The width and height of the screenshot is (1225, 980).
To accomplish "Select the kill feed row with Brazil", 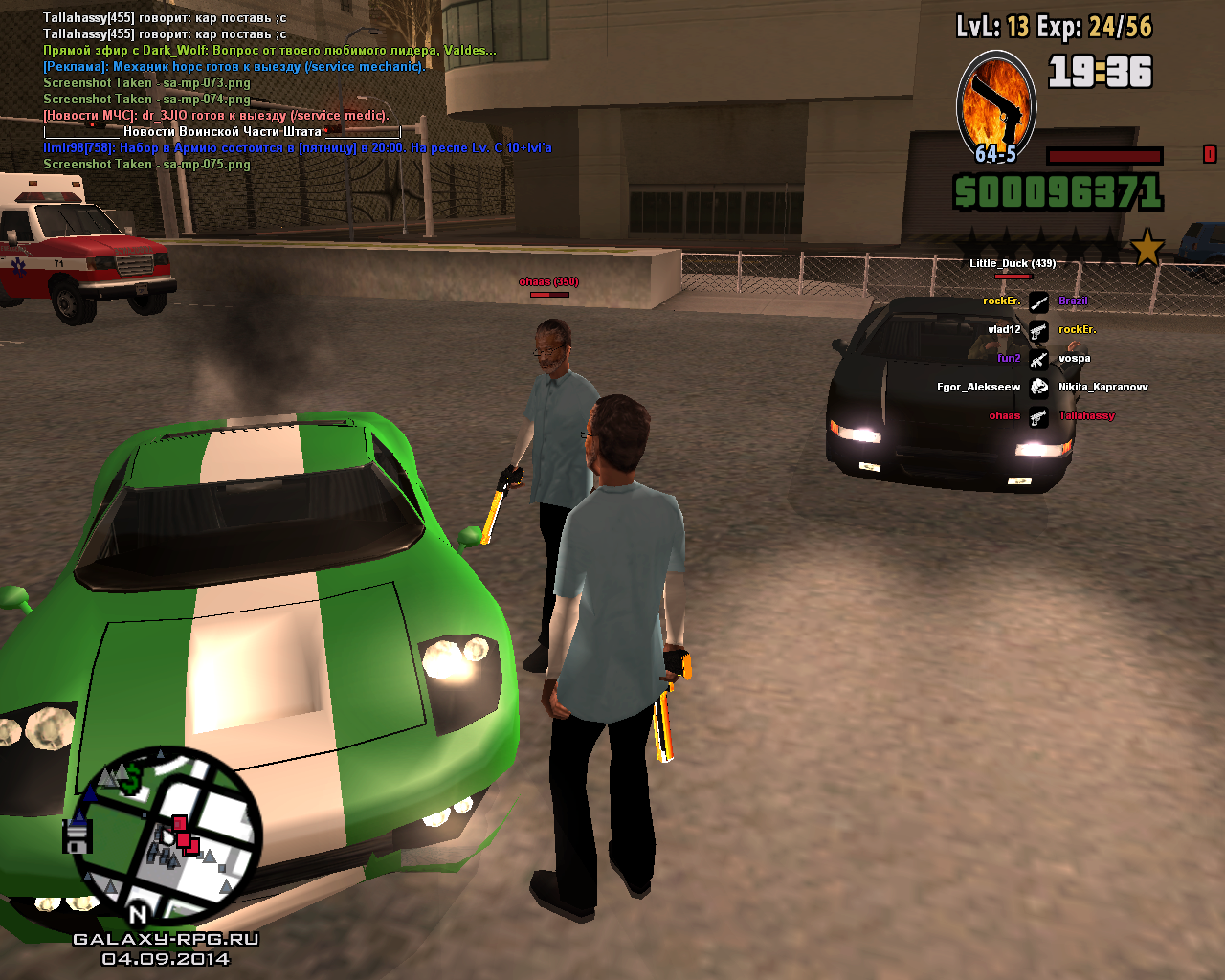I will pos(1038,301).
